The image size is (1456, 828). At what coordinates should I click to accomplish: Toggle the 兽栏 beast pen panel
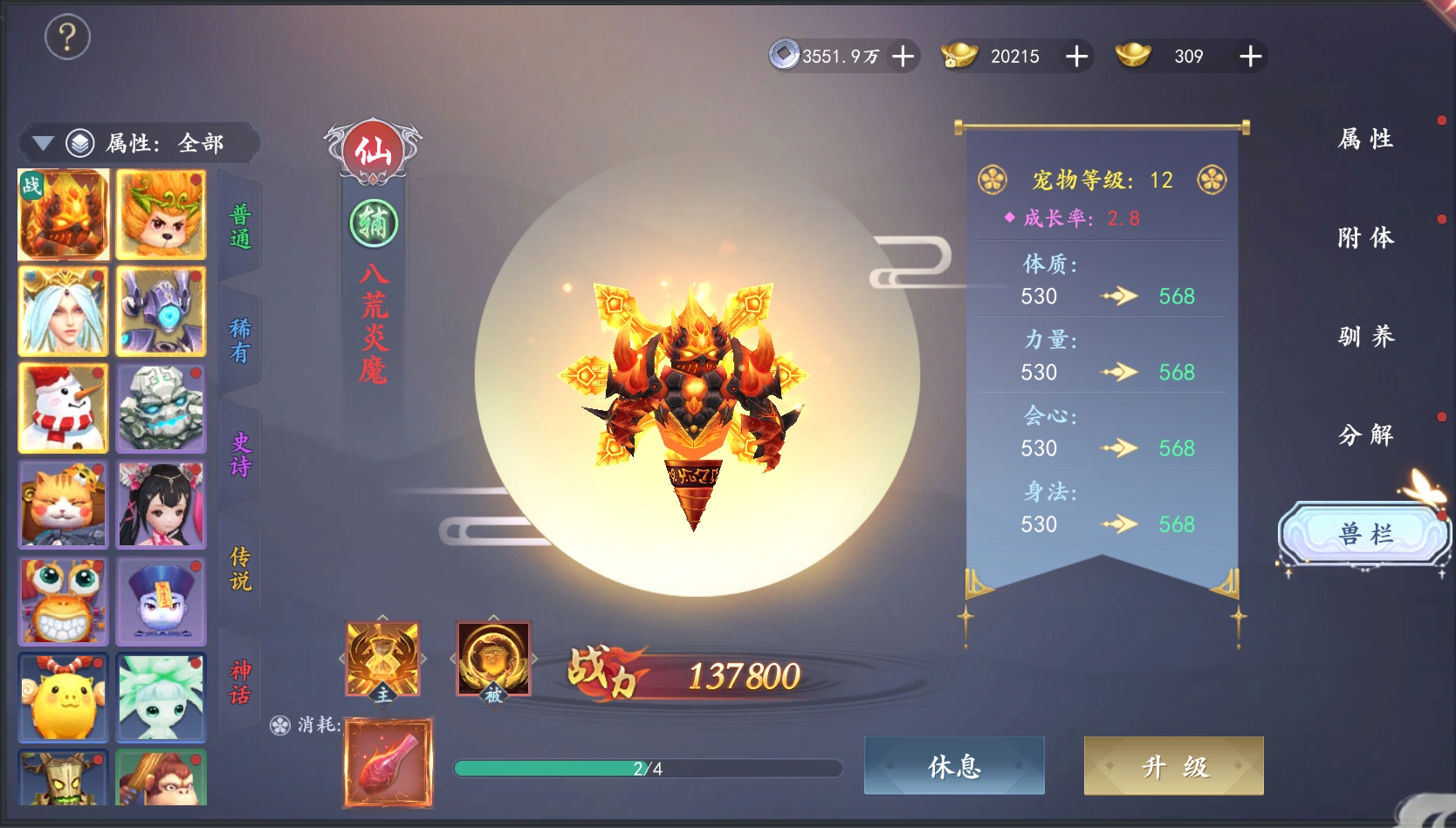1364,534
